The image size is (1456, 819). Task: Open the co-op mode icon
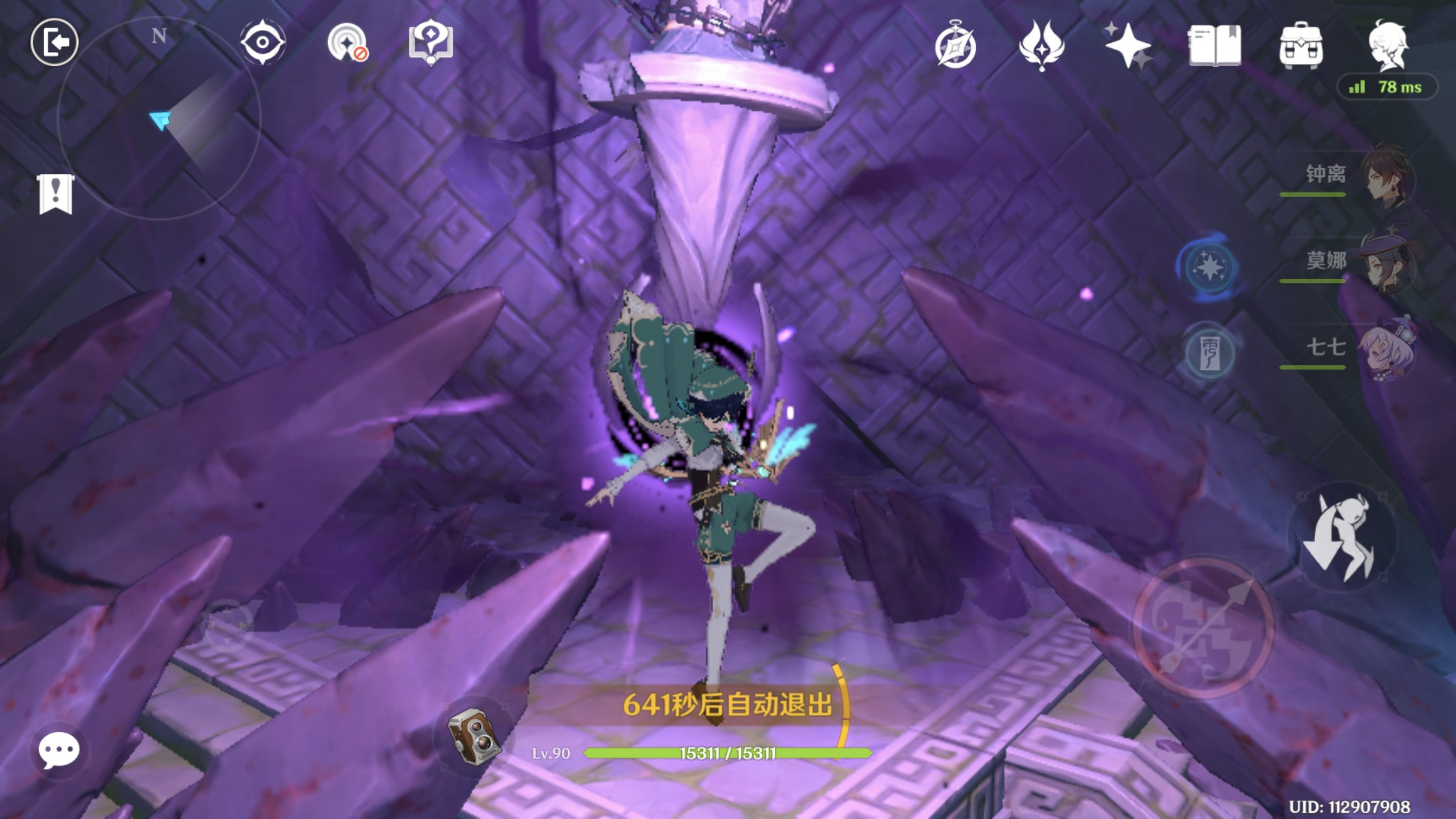pyautogui.click(x=347, y=44)
